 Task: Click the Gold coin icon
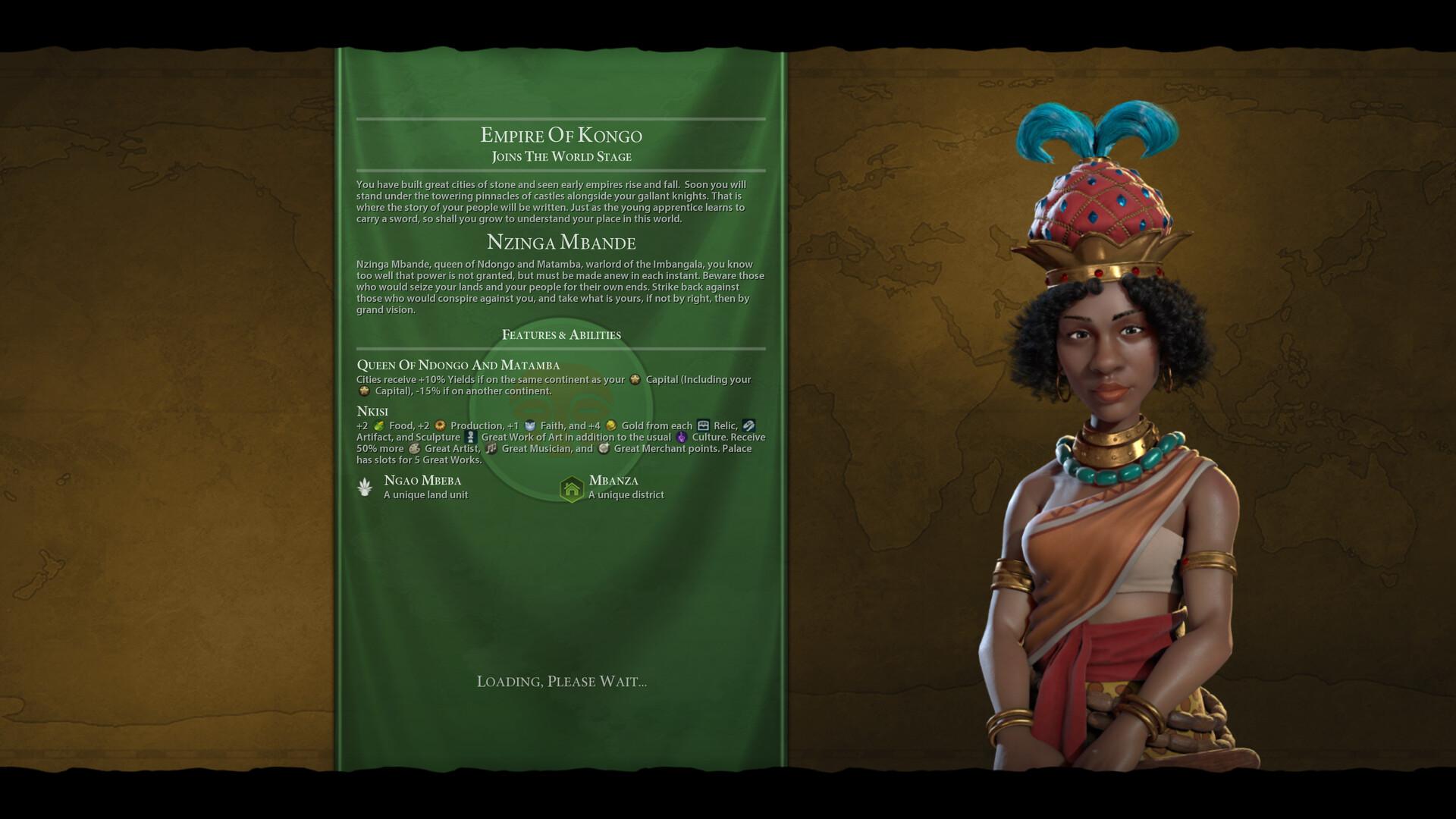[610, 426]
